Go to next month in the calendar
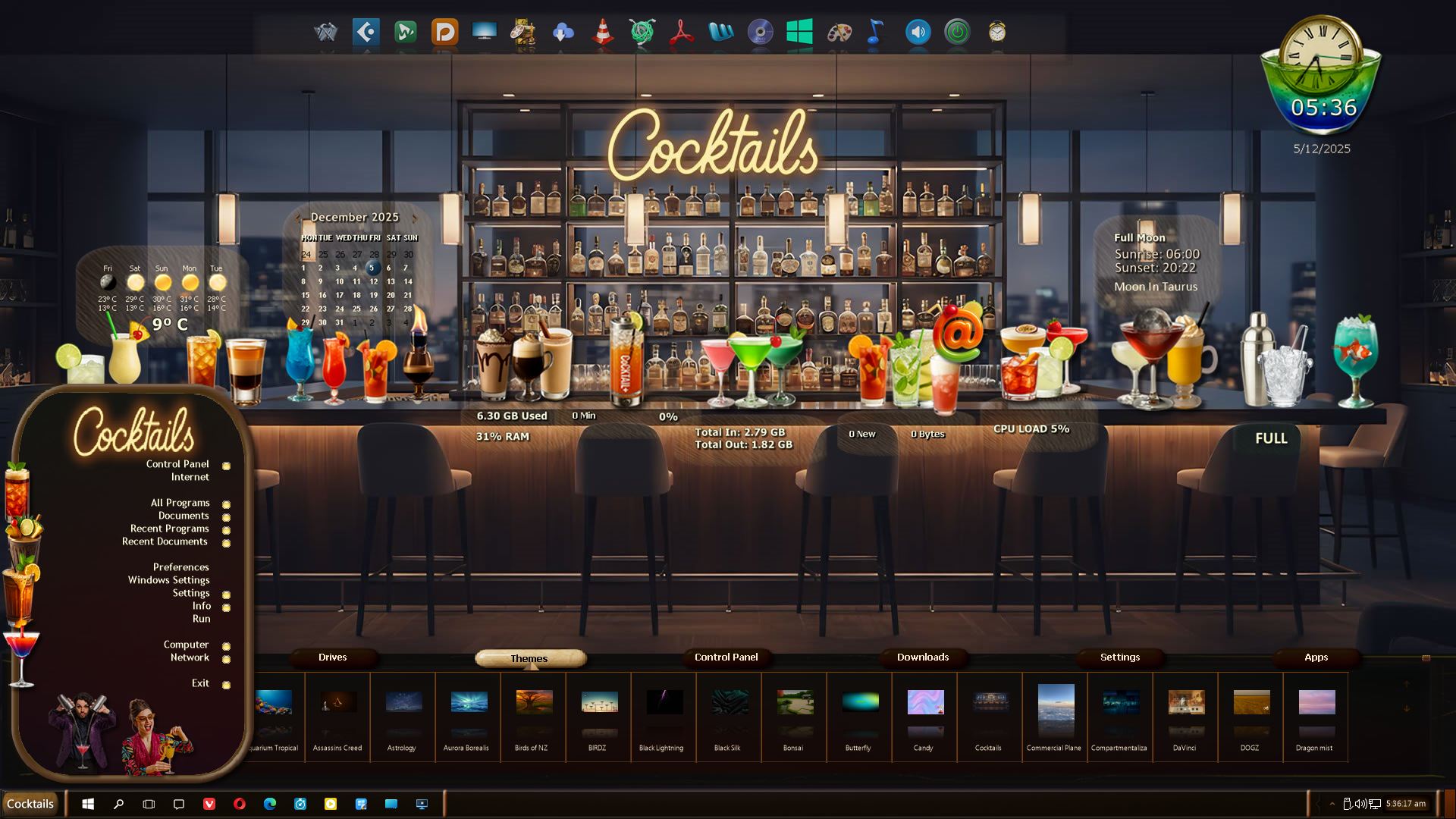 (x=414, y=218)
